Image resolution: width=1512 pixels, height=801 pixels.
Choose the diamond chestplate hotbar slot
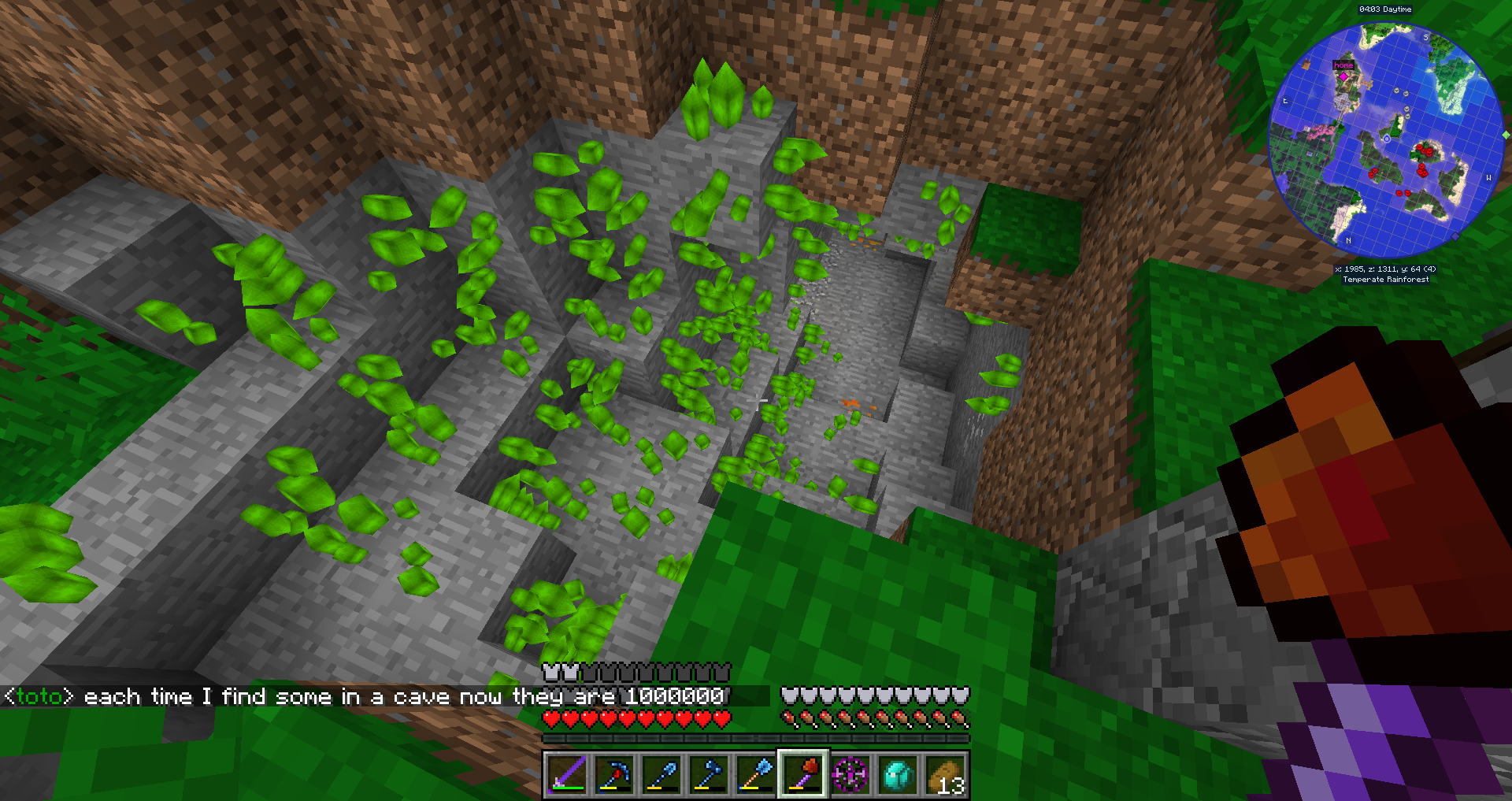tap(898, 774)
